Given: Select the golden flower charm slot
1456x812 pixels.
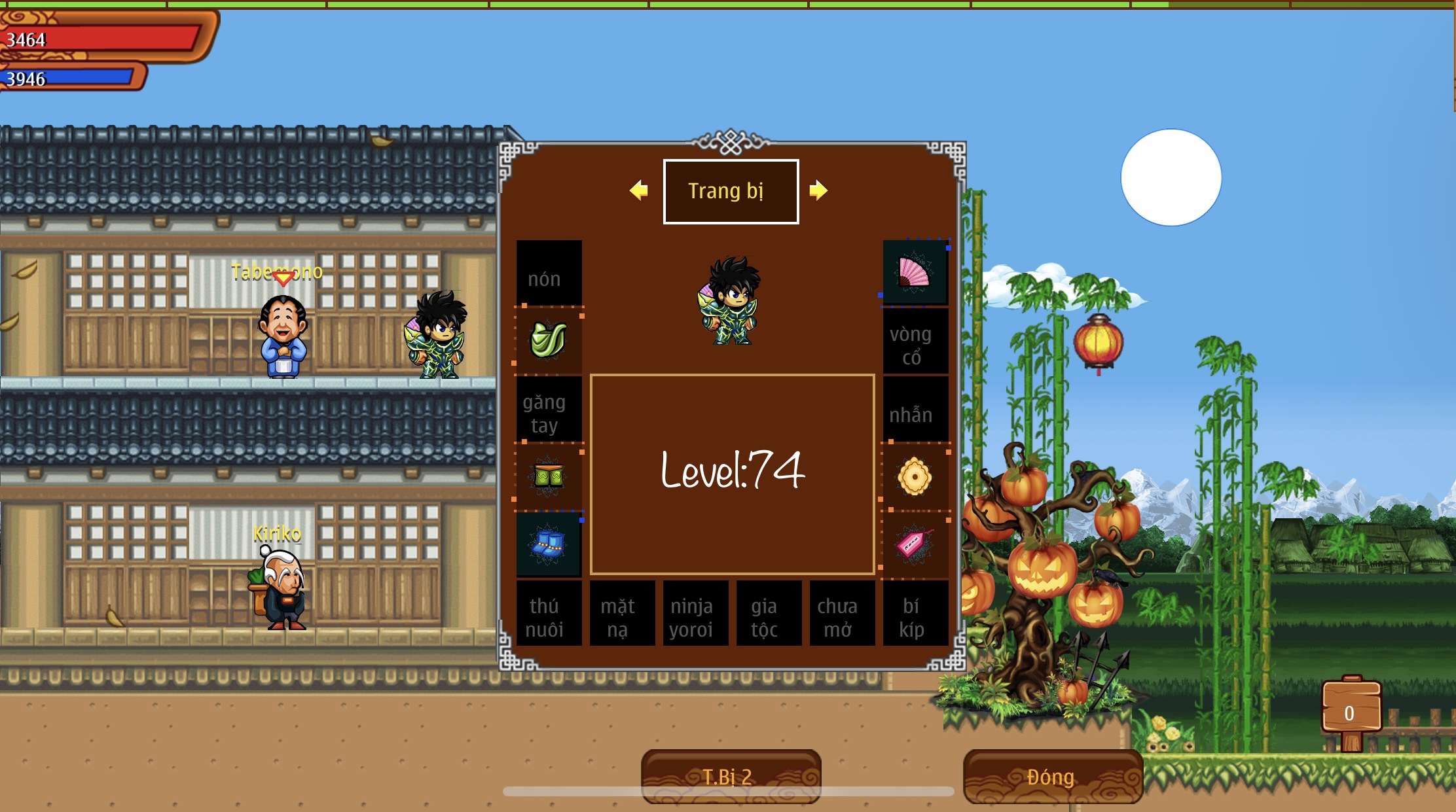Looking at the screenshot, I should pyautogui.click(x=915, y=476).
